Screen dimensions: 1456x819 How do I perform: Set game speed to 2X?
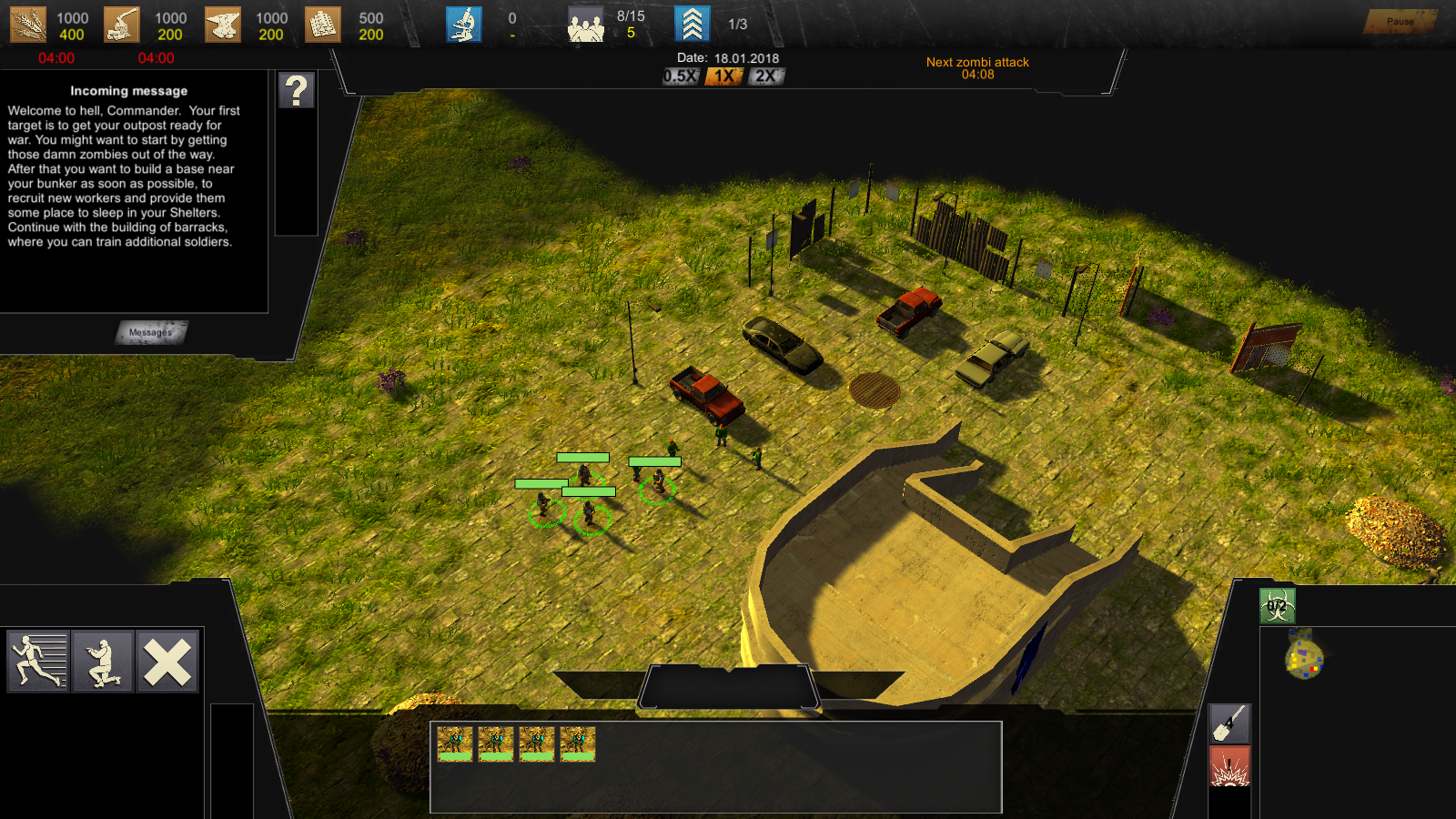tap(766, 76)
